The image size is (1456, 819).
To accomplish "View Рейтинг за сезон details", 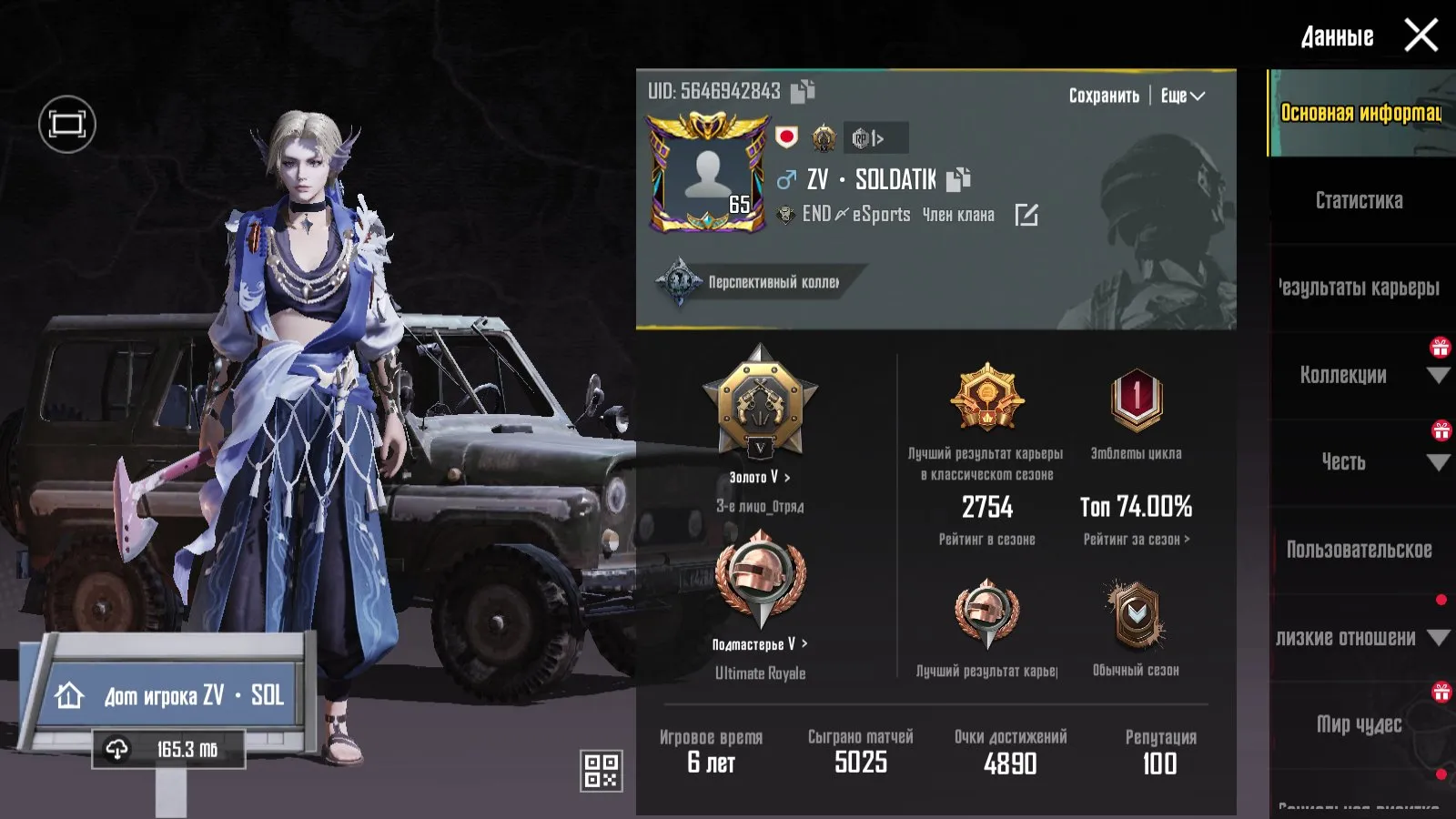I will tap(1136, 540).
